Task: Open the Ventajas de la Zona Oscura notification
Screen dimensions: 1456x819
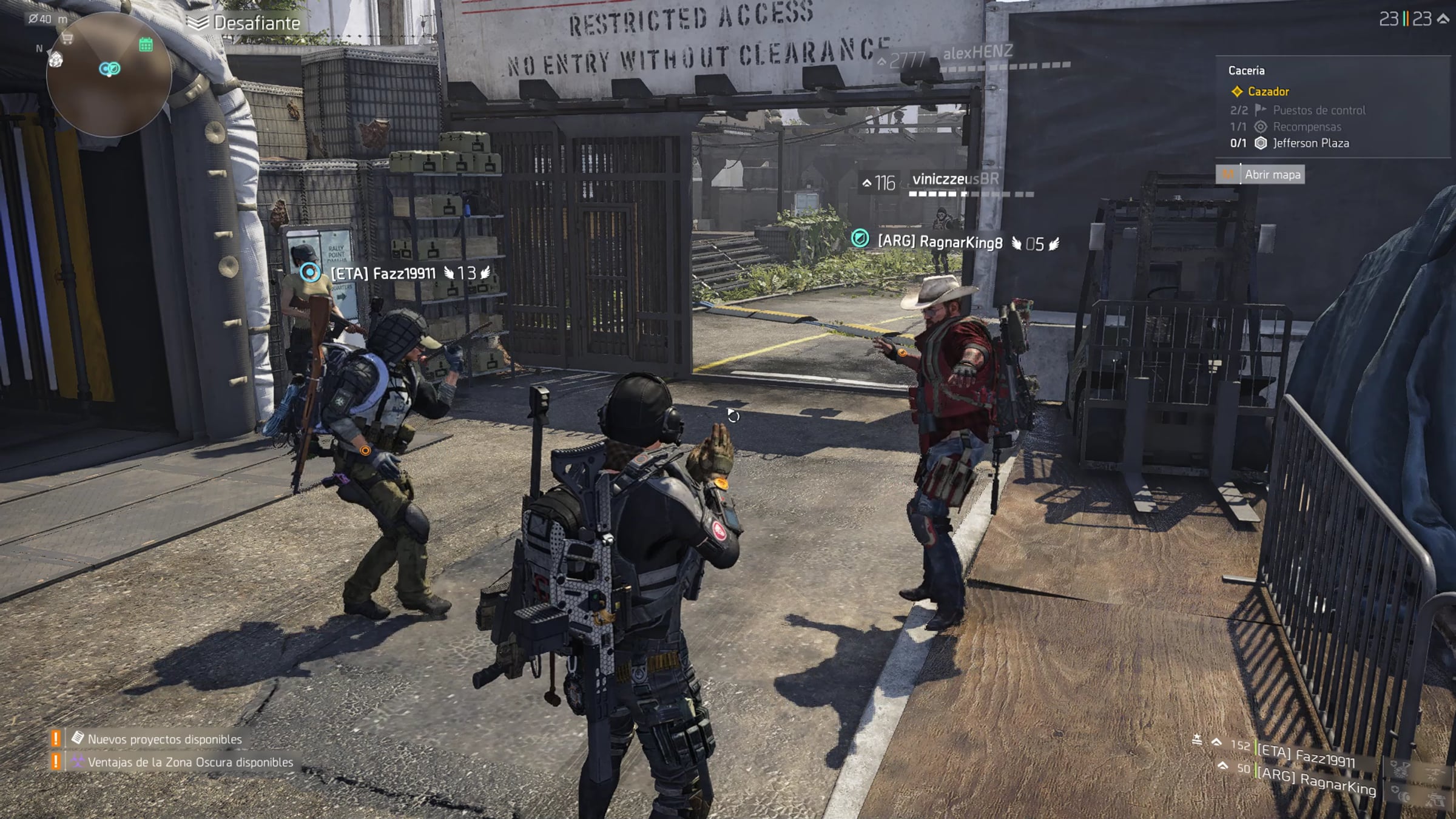Action: [x=190, y=762]
